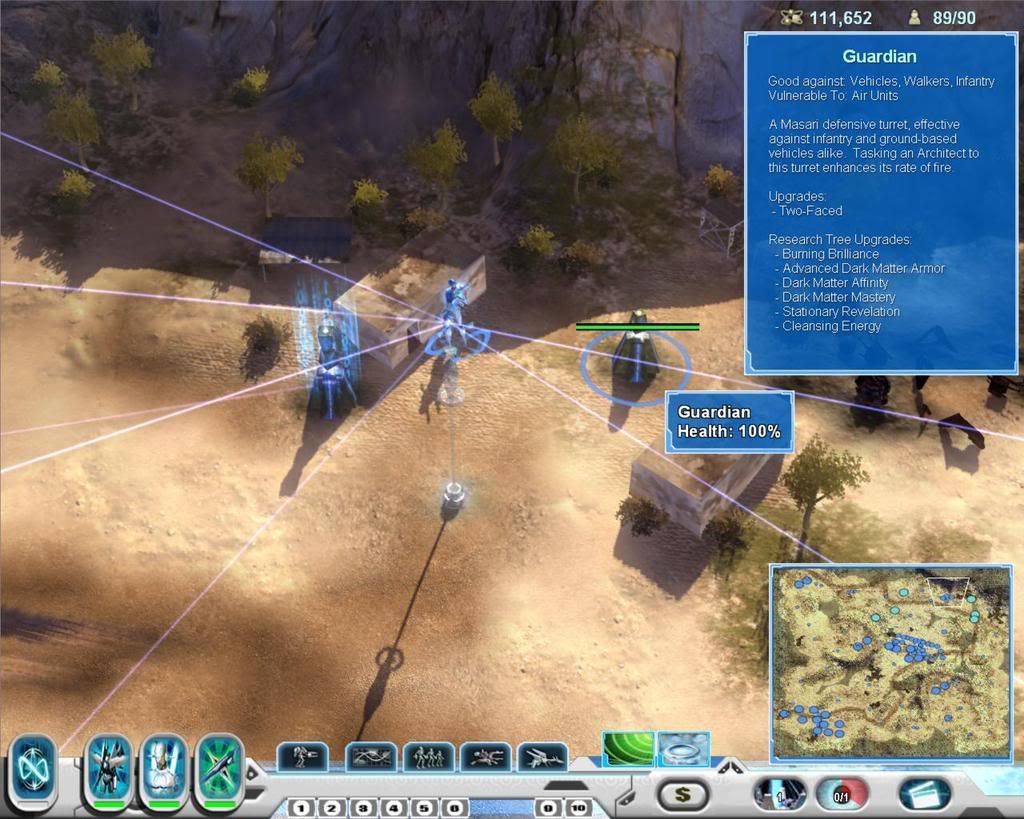Viewport: 1024px width, 819px height.
Task: Open the prone soldier build category
Action: 486,757
